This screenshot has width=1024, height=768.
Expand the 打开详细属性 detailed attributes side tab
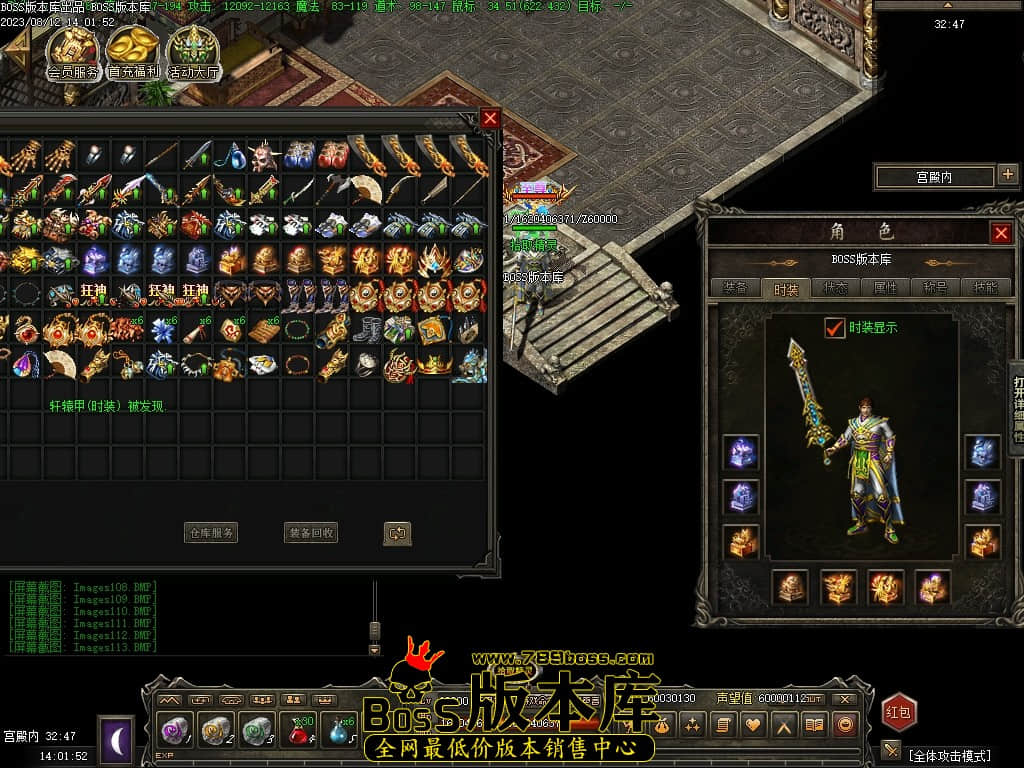[1016, 400]
